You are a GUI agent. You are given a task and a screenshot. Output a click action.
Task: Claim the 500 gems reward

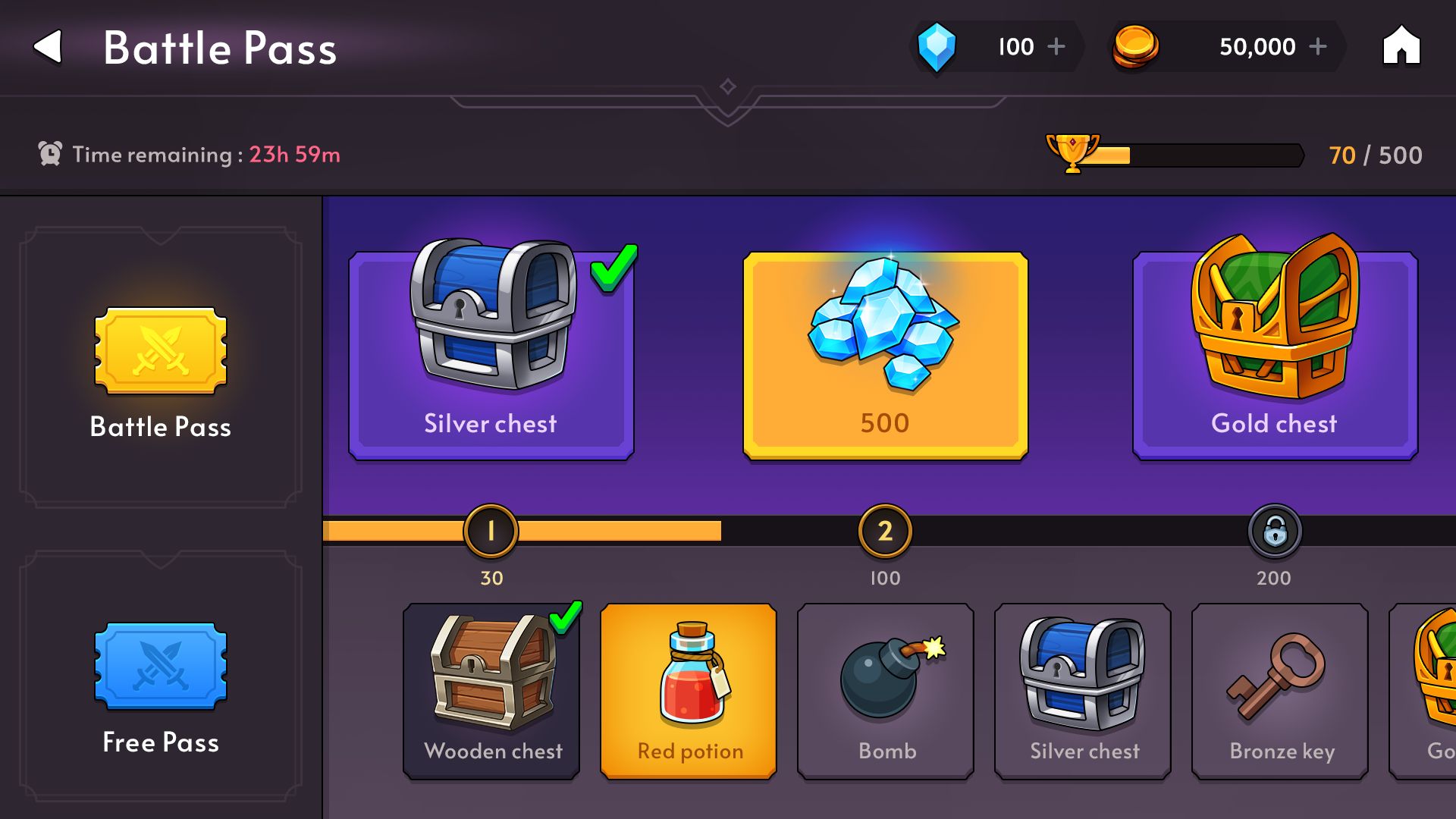[885, 356]
